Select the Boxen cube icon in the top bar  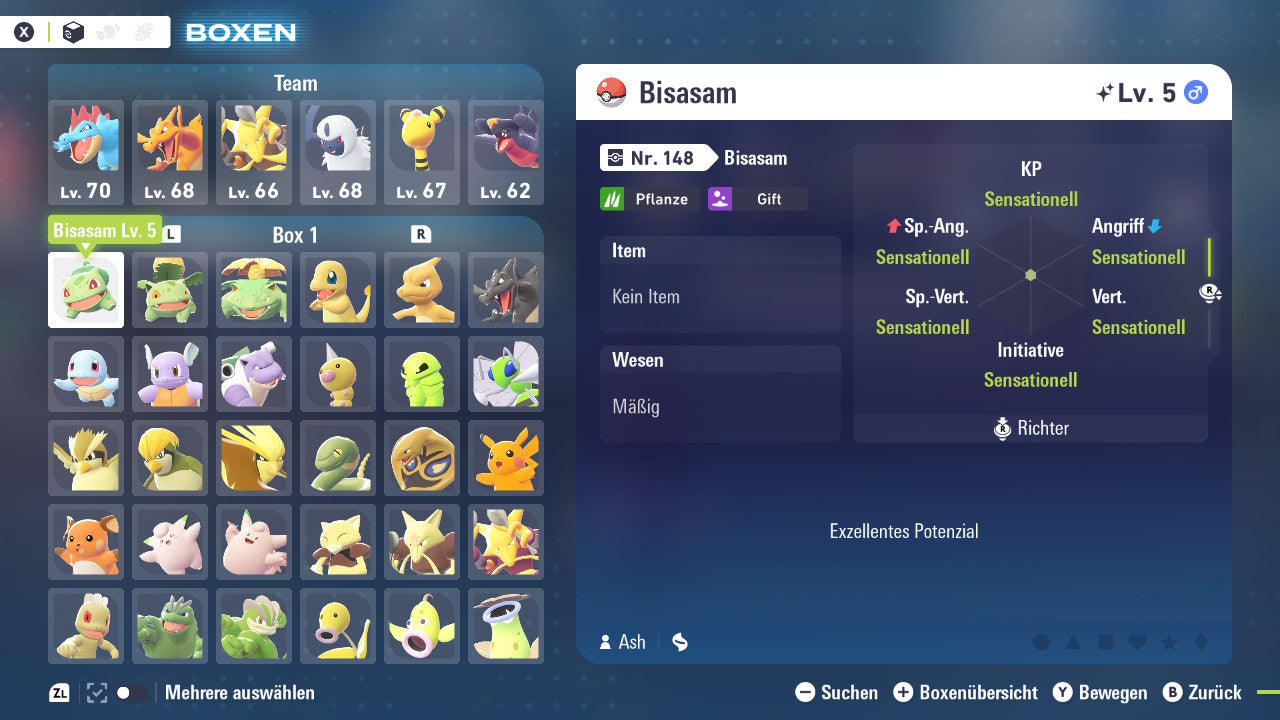tap(73, 31)
